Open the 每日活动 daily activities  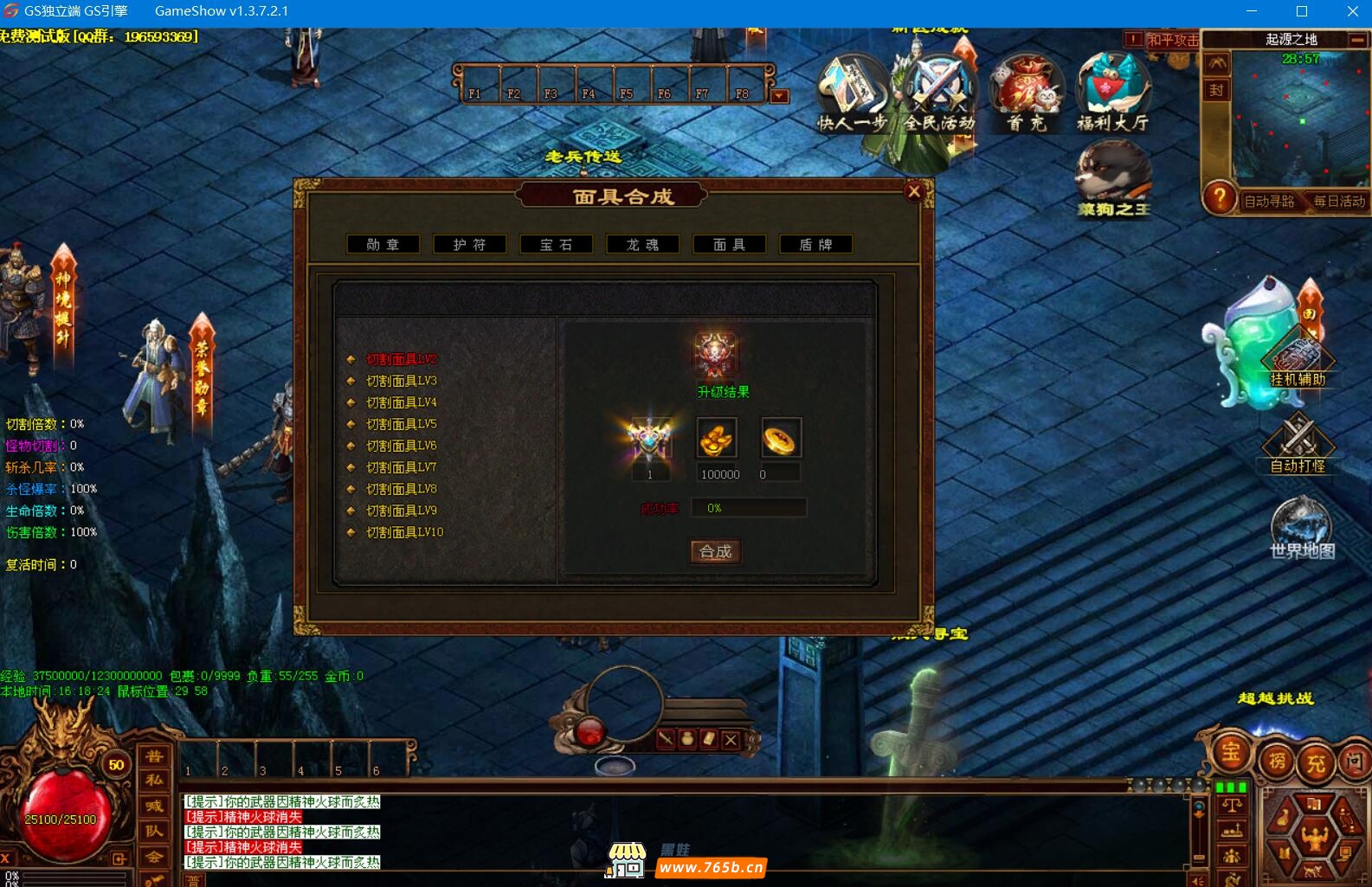pos(1339,201)
